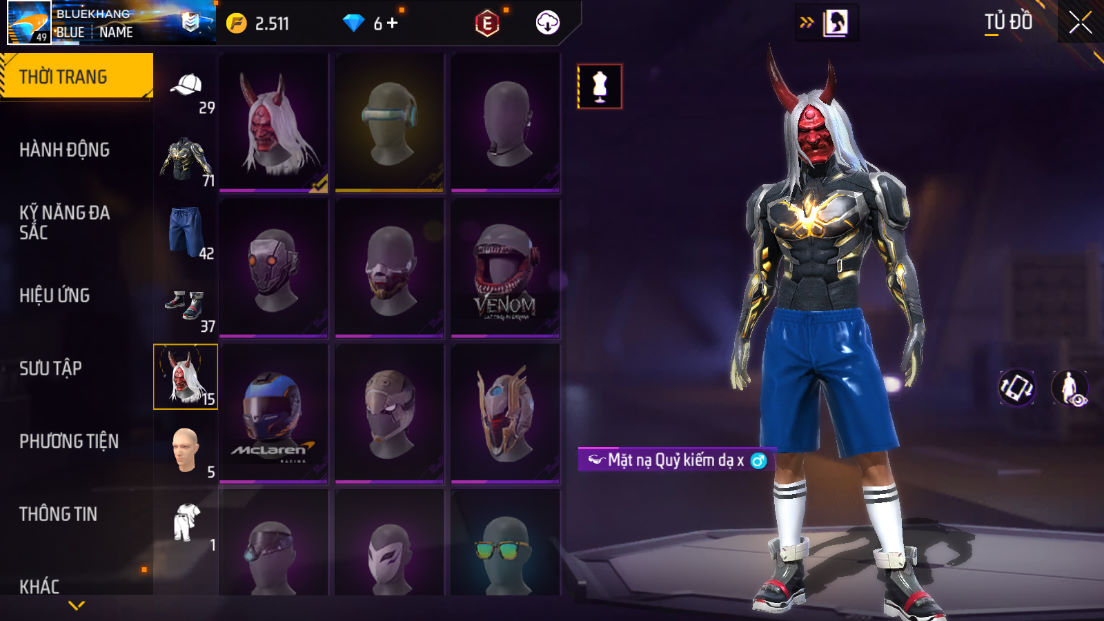This screenshot has height=621, width=1104.
Task: Equip the red oni mask with white hair
Action: [x=274, y=122]
